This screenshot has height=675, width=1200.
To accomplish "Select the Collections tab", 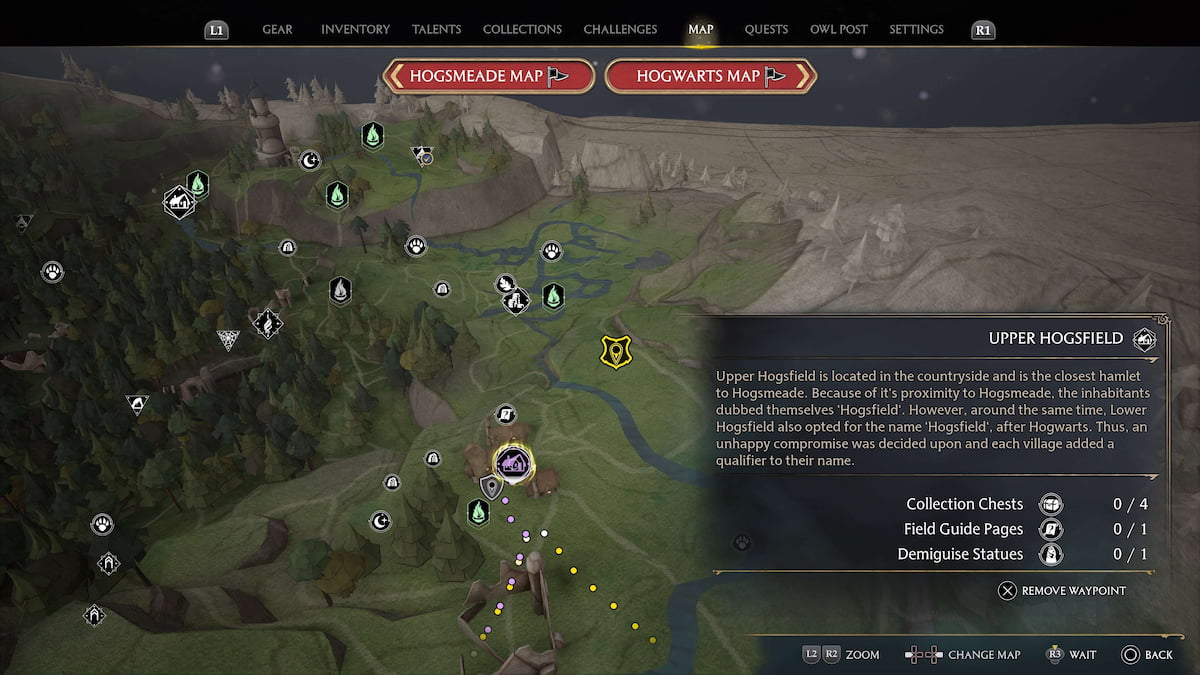I will tap(522, 29).
